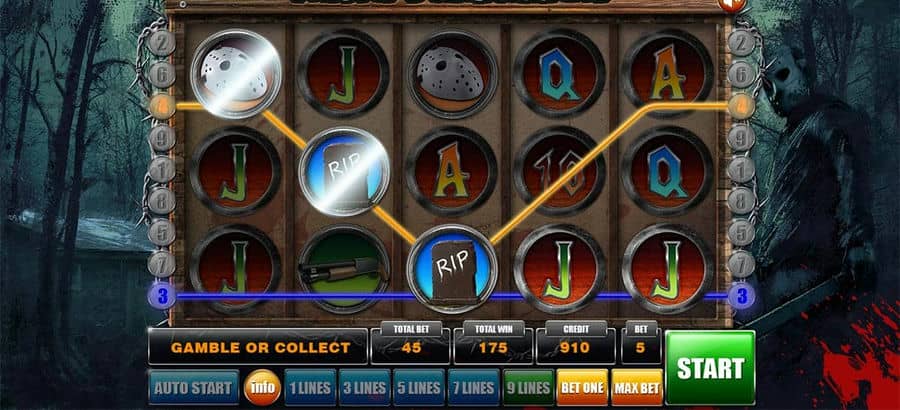Place the MAX BET
The image size is (900, 410).
(x=635, y=387)
